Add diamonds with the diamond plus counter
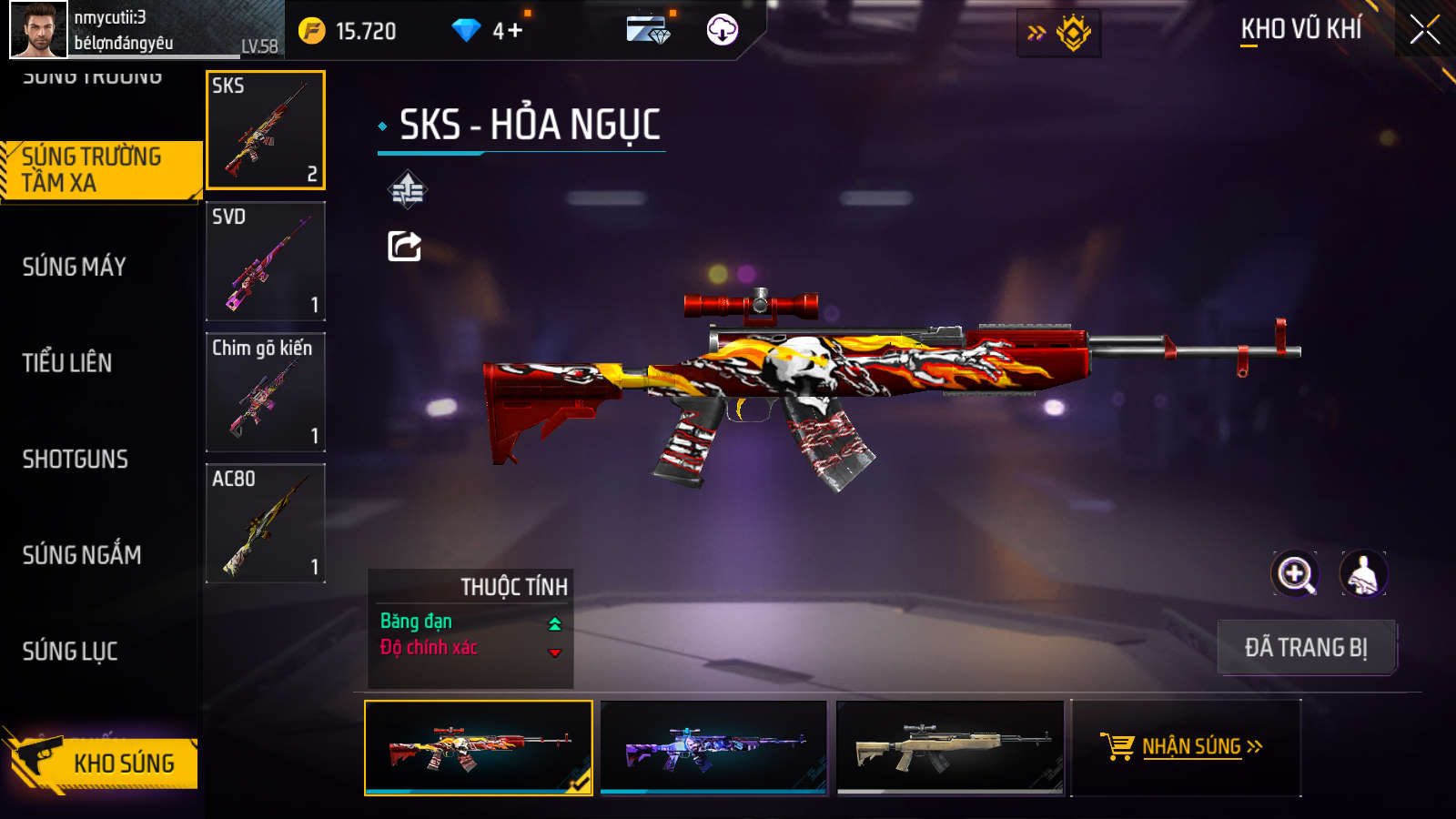This screenshot has height=819, width=1456. [x=490, y=31]
